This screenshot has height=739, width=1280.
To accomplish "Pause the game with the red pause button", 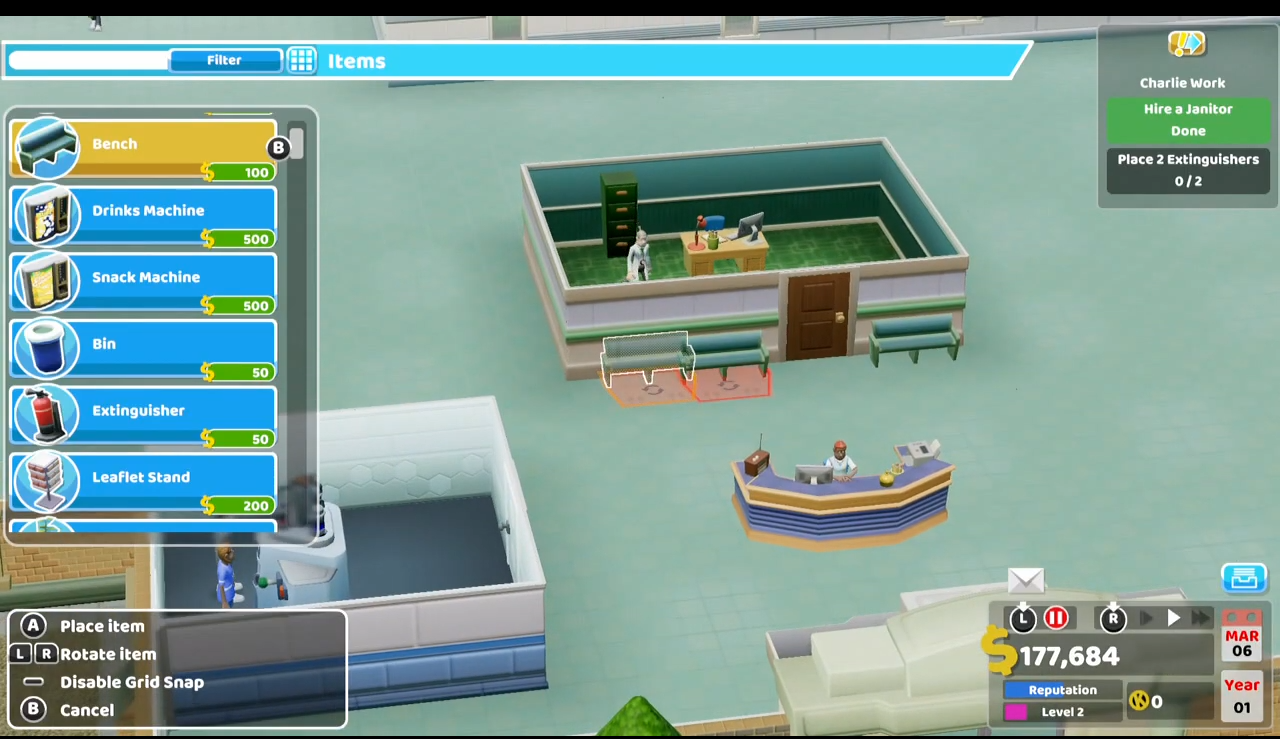I will coord(1056,619).
